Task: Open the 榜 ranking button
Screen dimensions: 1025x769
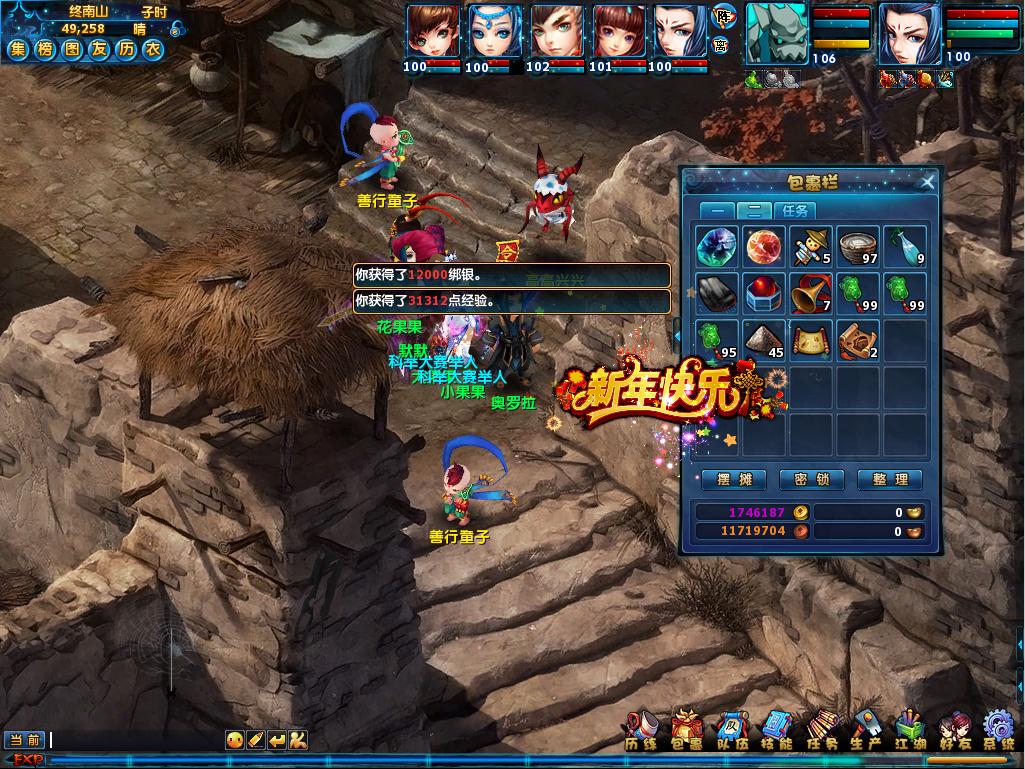Action: [45, 50]
